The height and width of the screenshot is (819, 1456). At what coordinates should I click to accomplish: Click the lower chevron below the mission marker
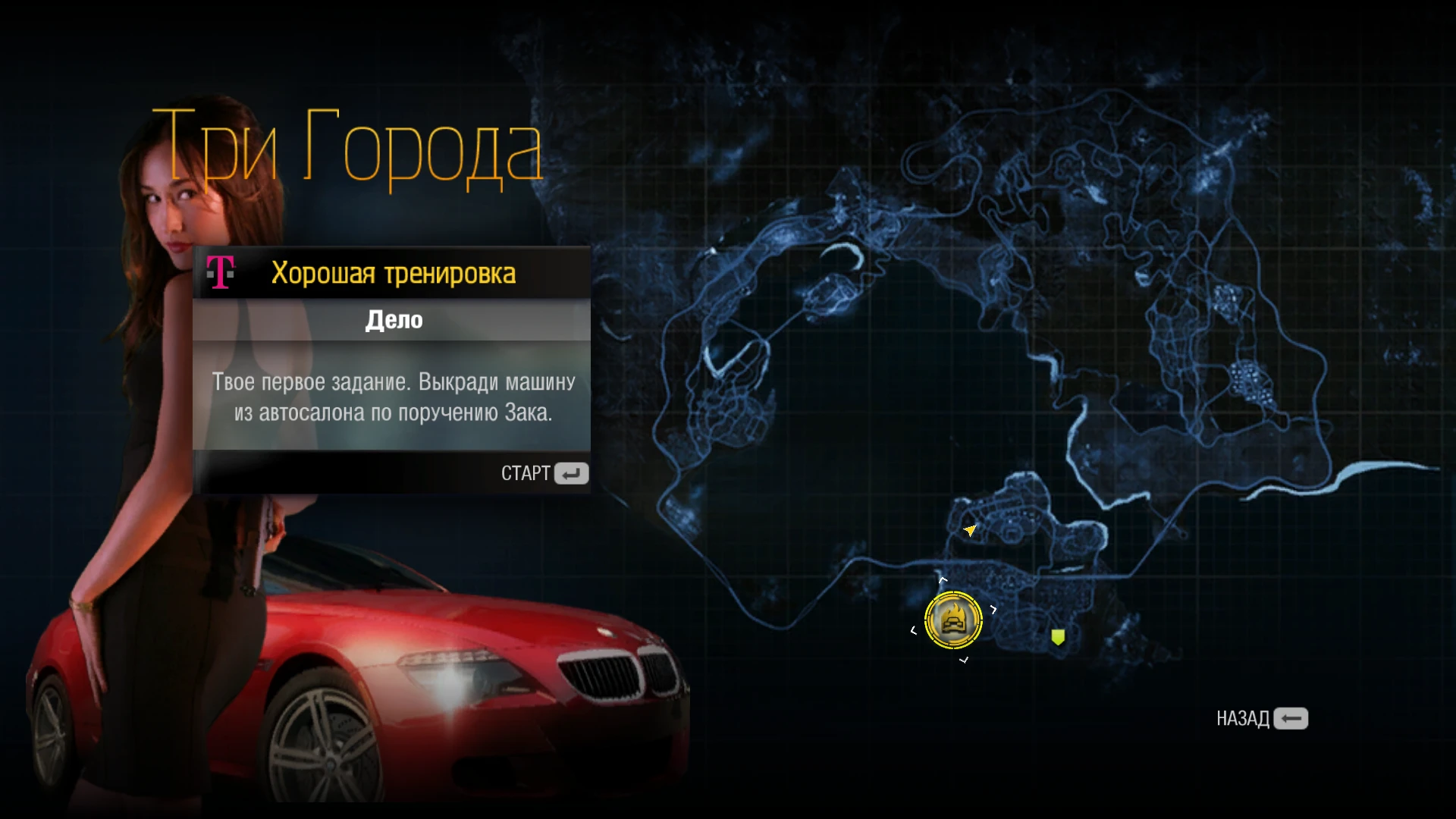(x=964, y=660)
